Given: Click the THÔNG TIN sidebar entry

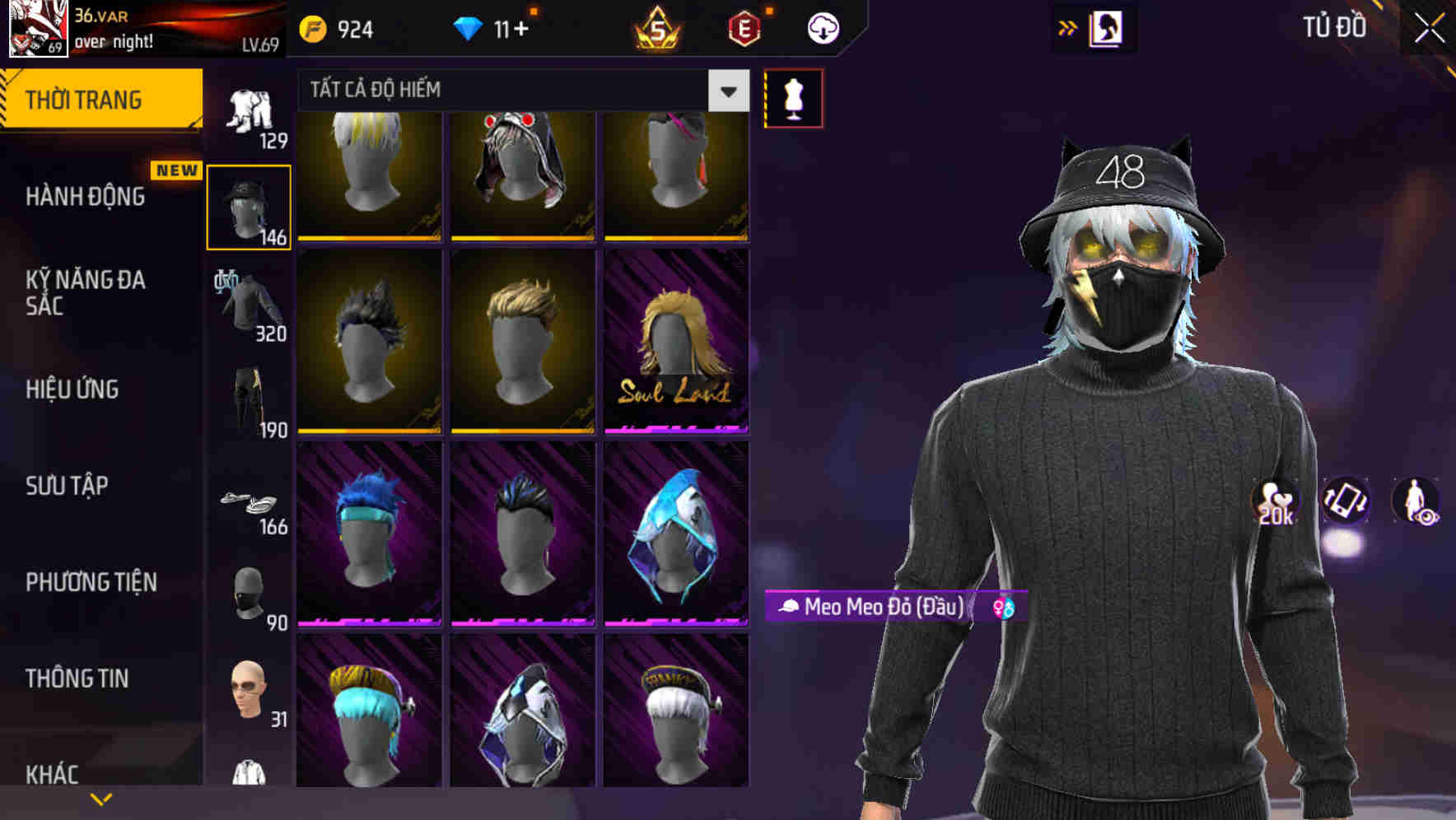Looking at the screenshot, I should (x=77, y=678).
